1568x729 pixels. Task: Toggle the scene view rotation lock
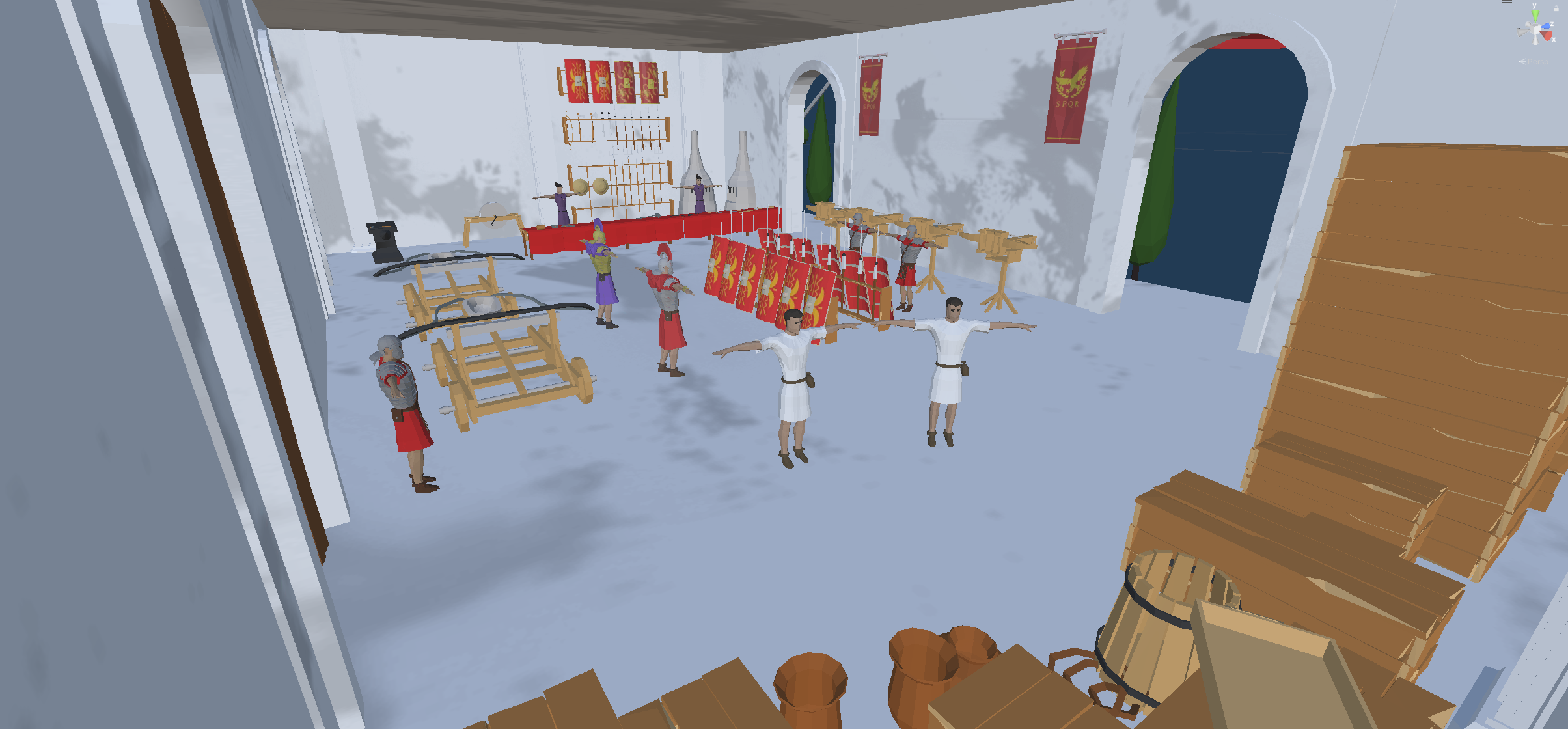pos(1556,8)
